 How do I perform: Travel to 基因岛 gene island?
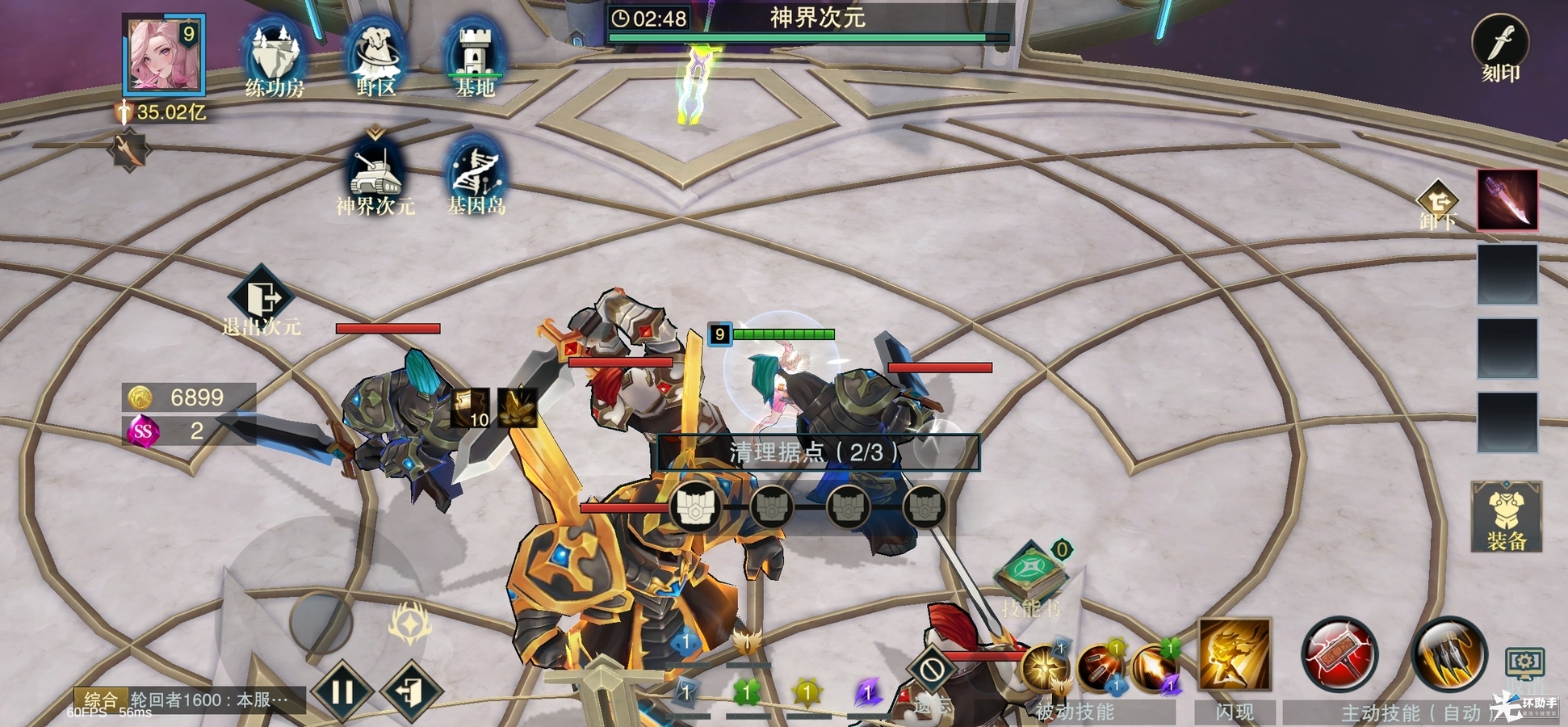pyautogui.click(x=476, y=175)
